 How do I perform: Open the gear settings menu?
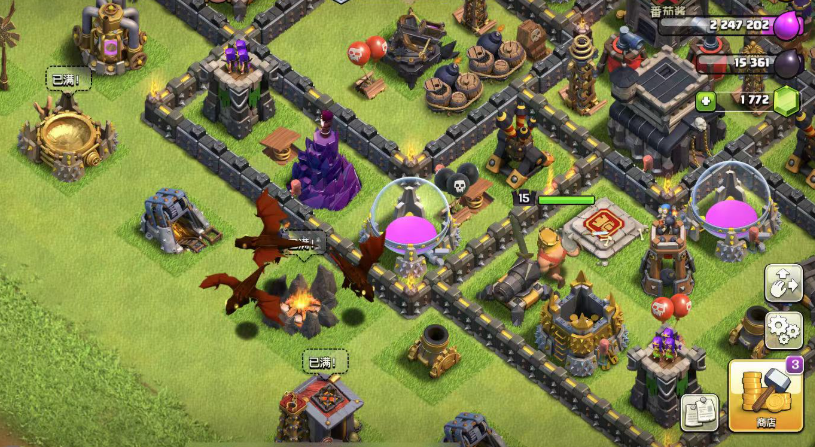783,328
